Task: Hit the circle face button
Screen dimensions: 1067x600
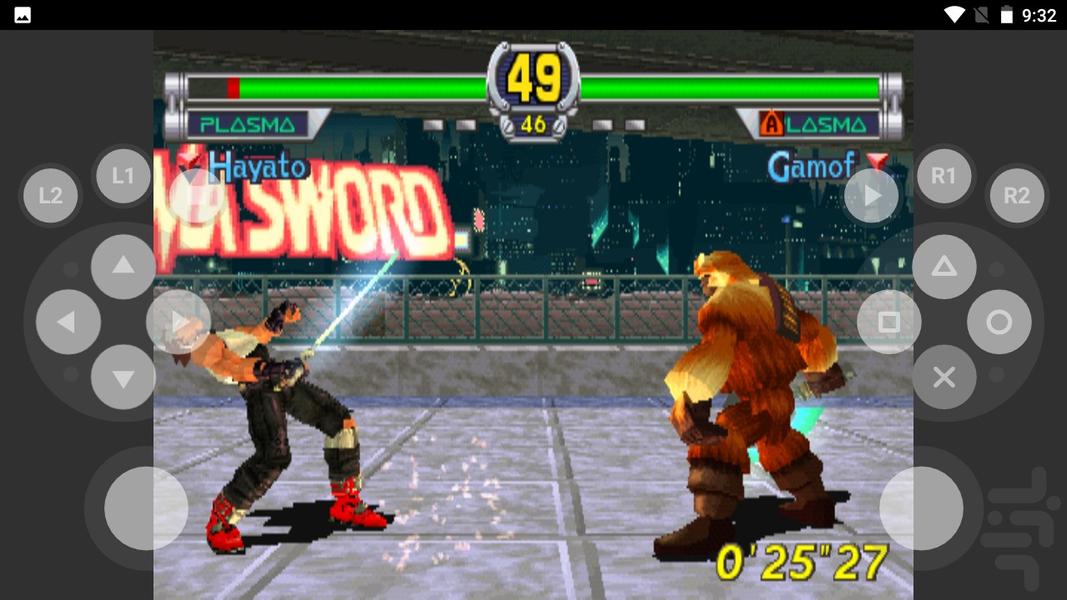Action: pyautogui.click(x=999, y=322)
